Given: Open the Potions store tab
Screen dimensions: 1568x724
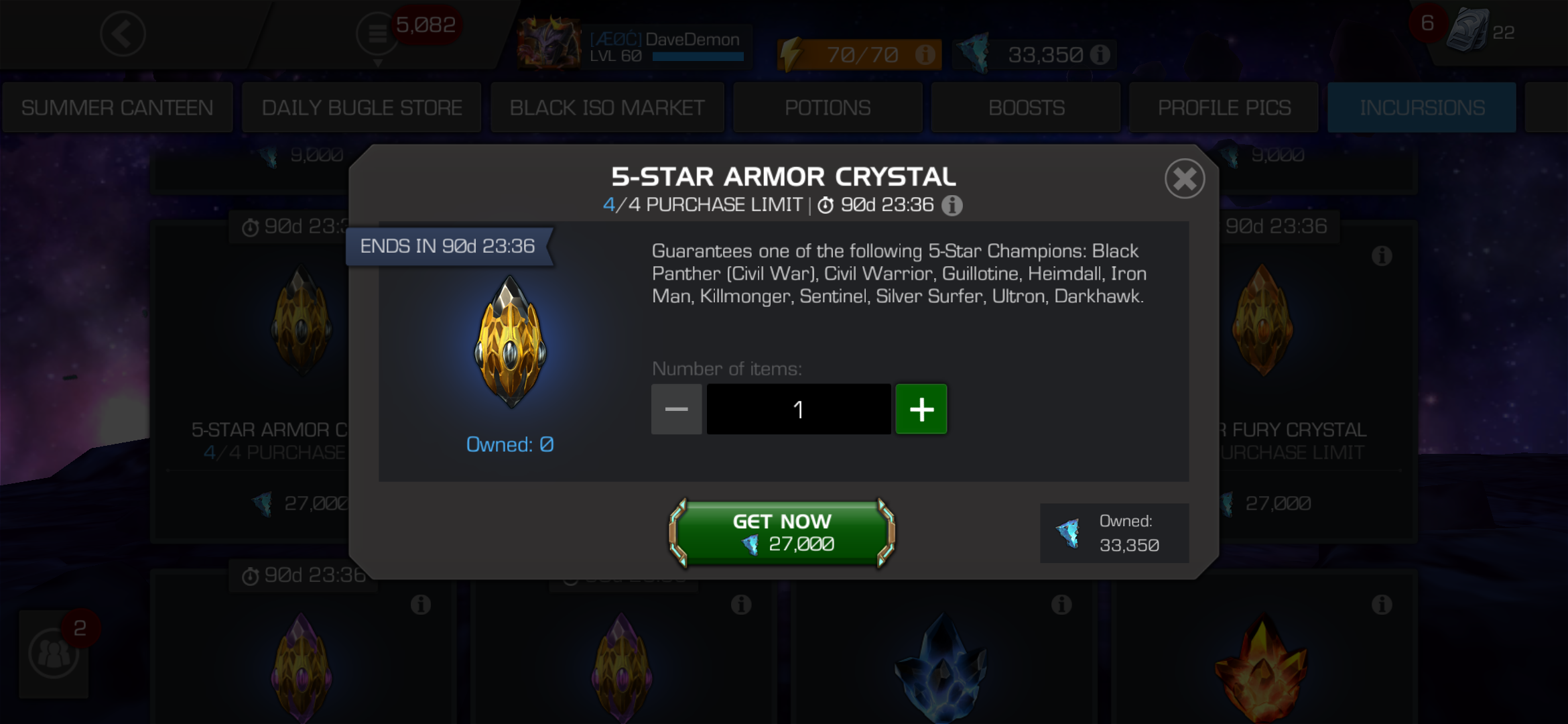Looking at the screenshot, I should tap(828, 107).
